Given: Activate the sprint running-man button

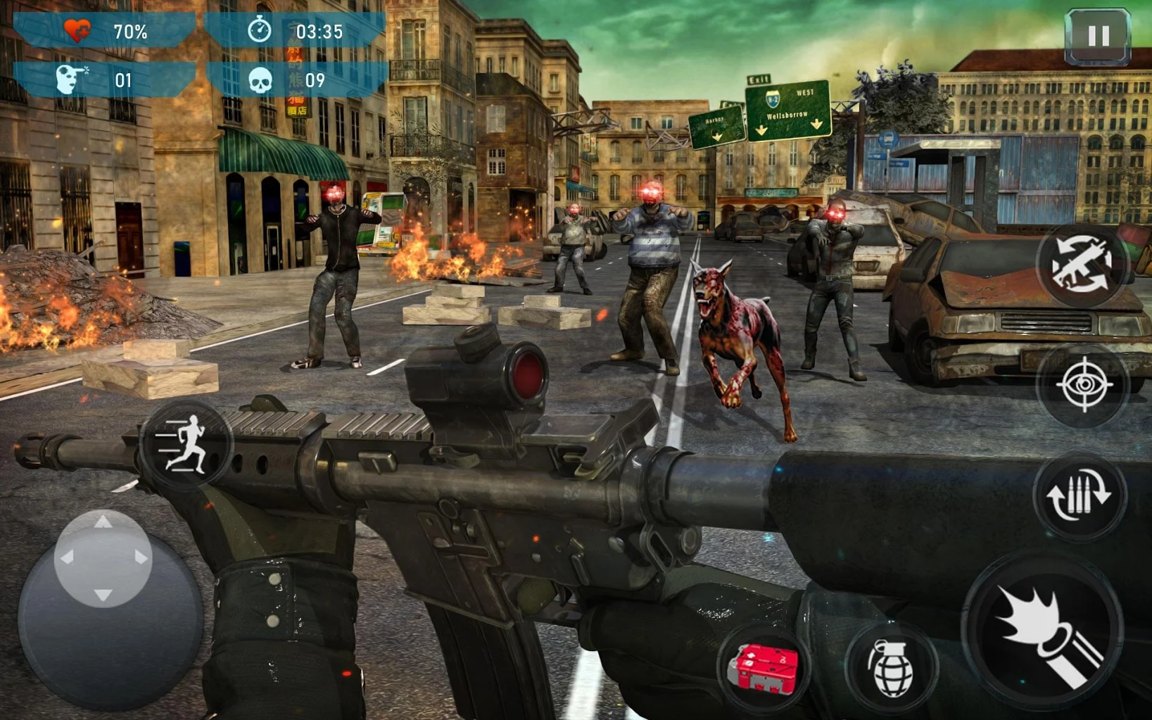Looking at the screenshot, I should pos(187,445).
